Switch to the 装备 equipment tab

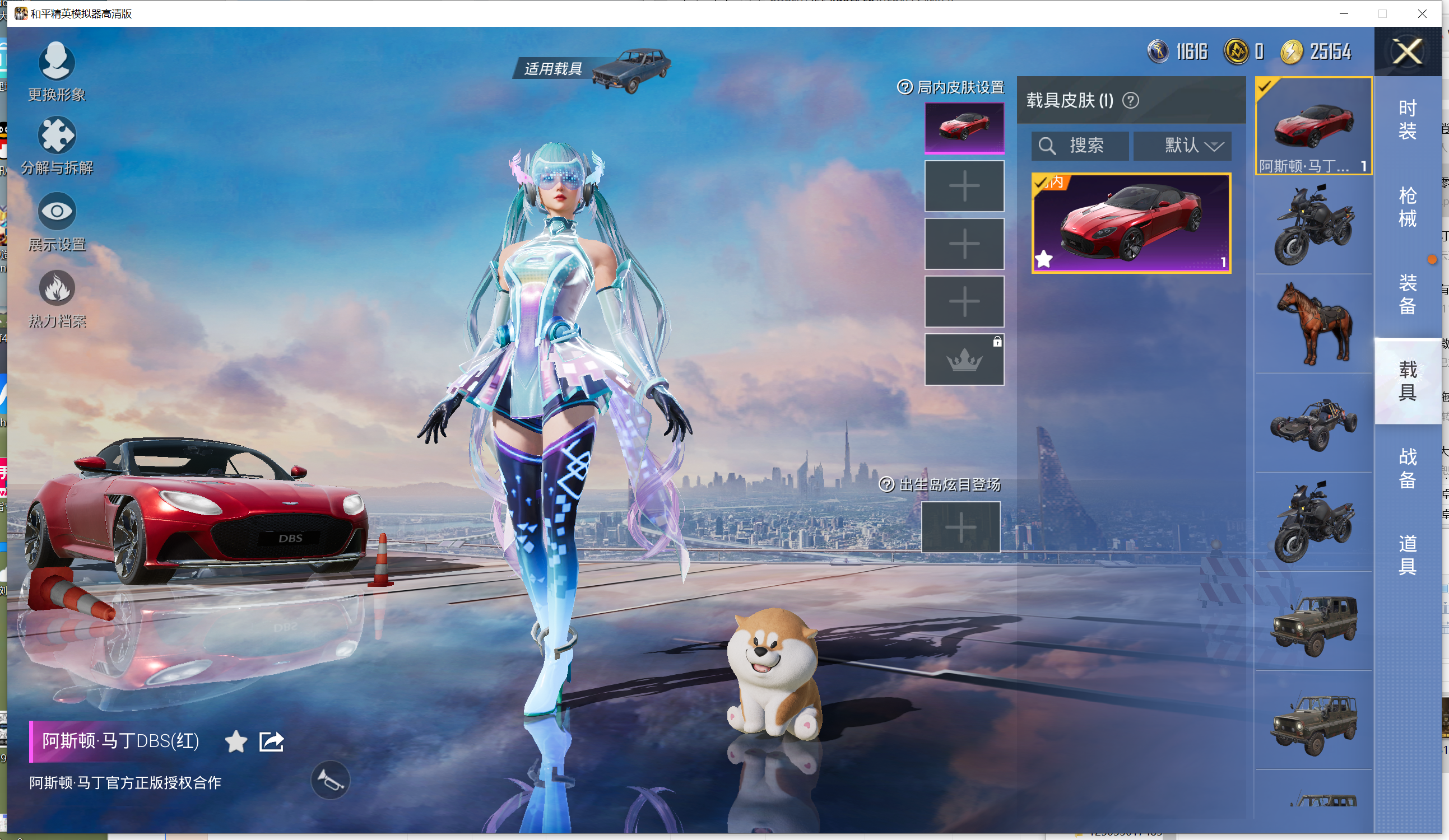1406,294
